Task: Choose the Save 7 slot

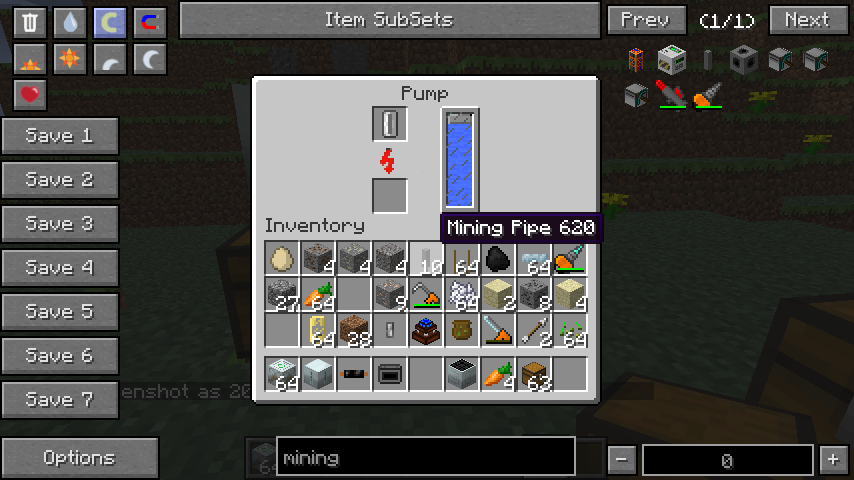Action: click(x=60, y=400)
